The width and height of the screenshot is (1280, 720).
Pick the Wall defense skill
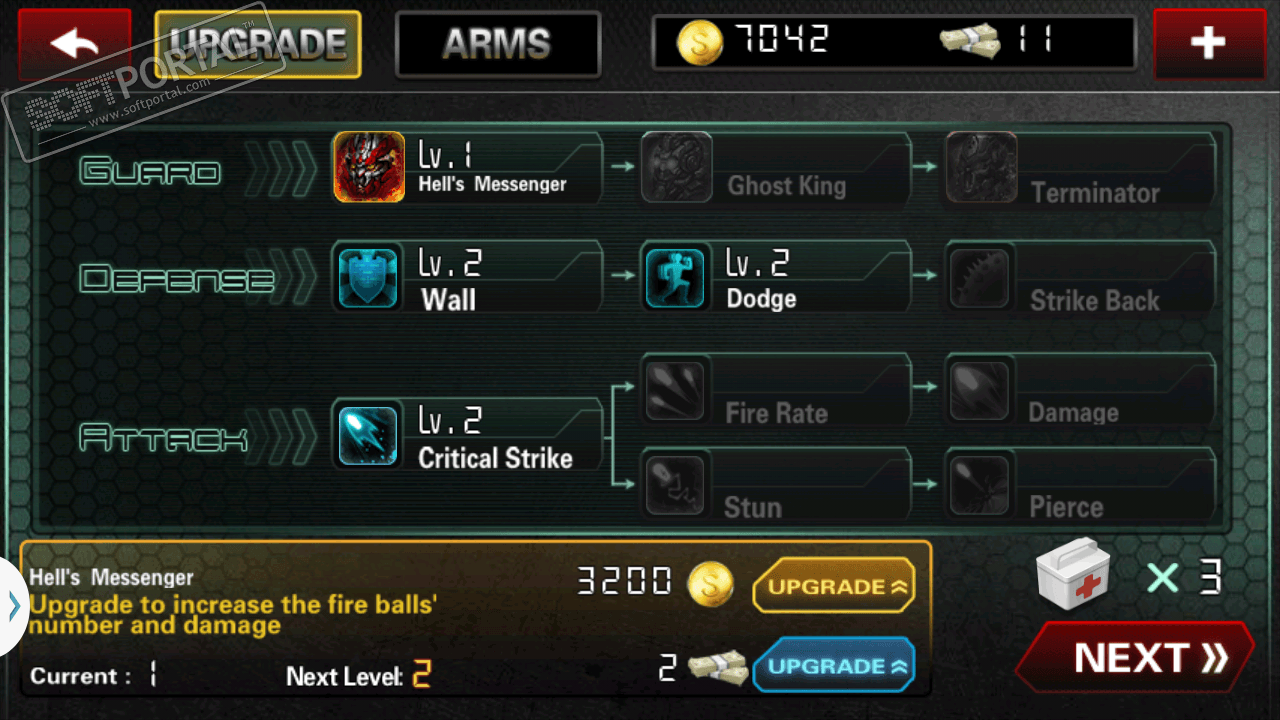(x=468, y=277)
